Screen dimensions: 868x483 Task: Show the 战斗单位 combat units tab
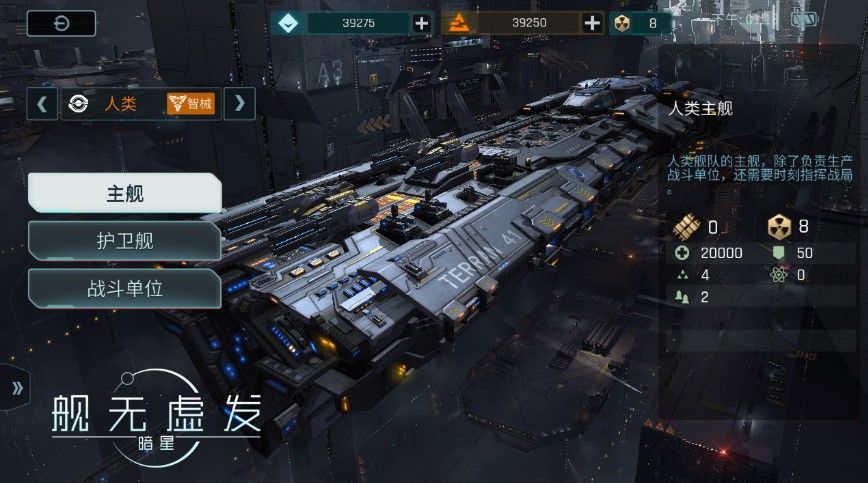click(125, 288)
